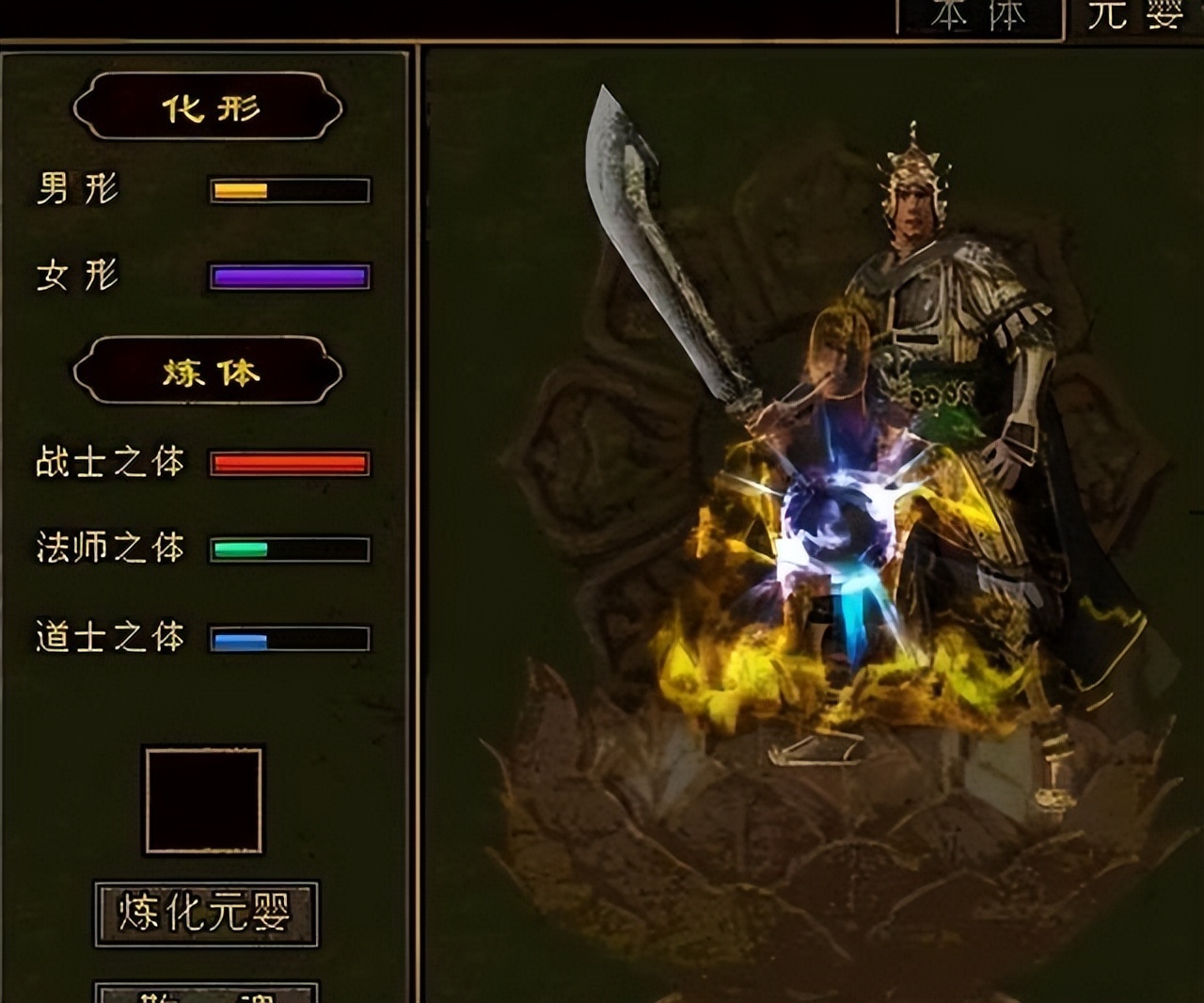Click the partially visible bottom button
The height and width of the screenshot is (1003, 1204).
click(x=207, y=993)
